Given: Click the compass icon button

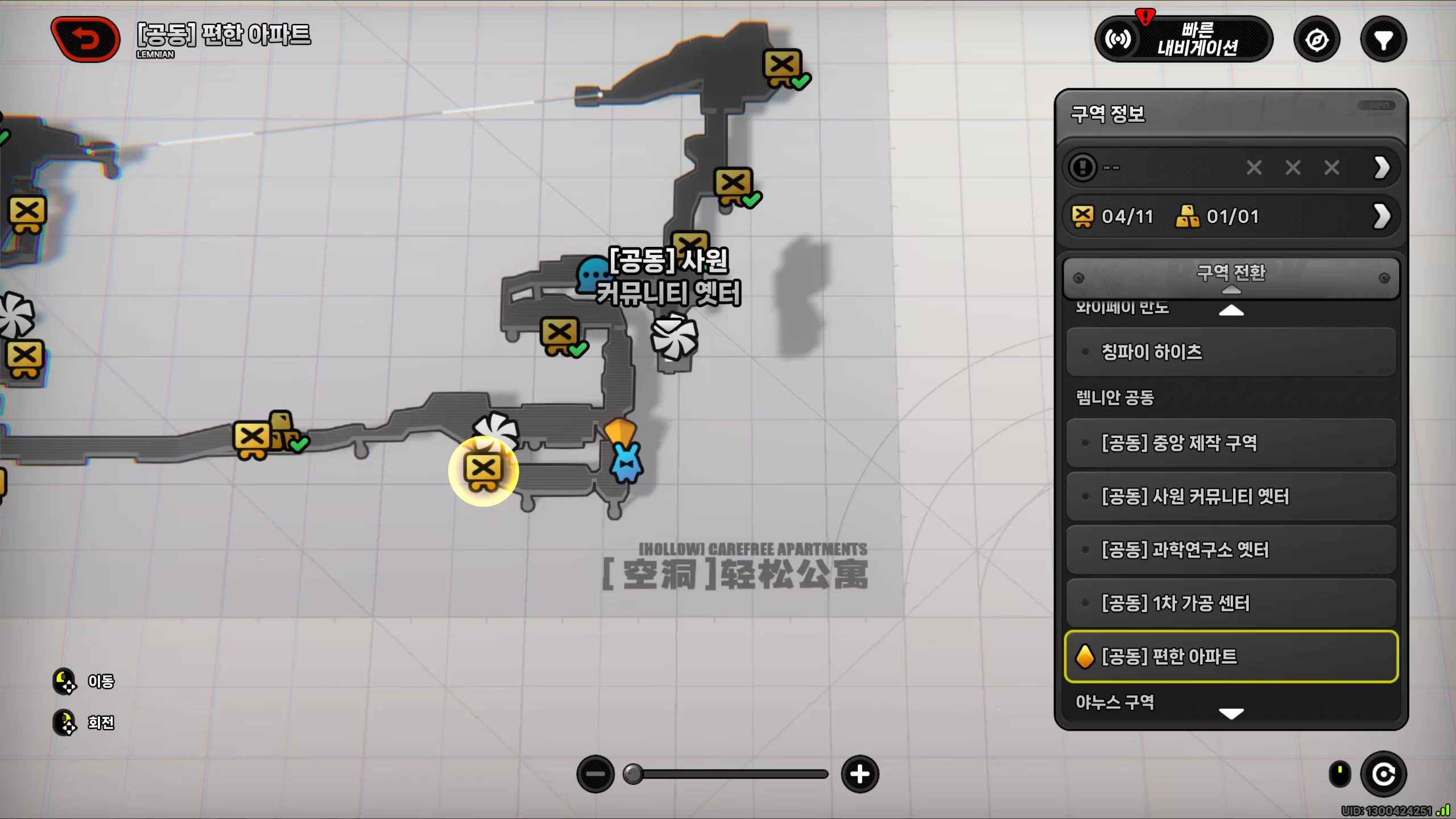Looking at the screenshot, I should [x=1317, y=40].
